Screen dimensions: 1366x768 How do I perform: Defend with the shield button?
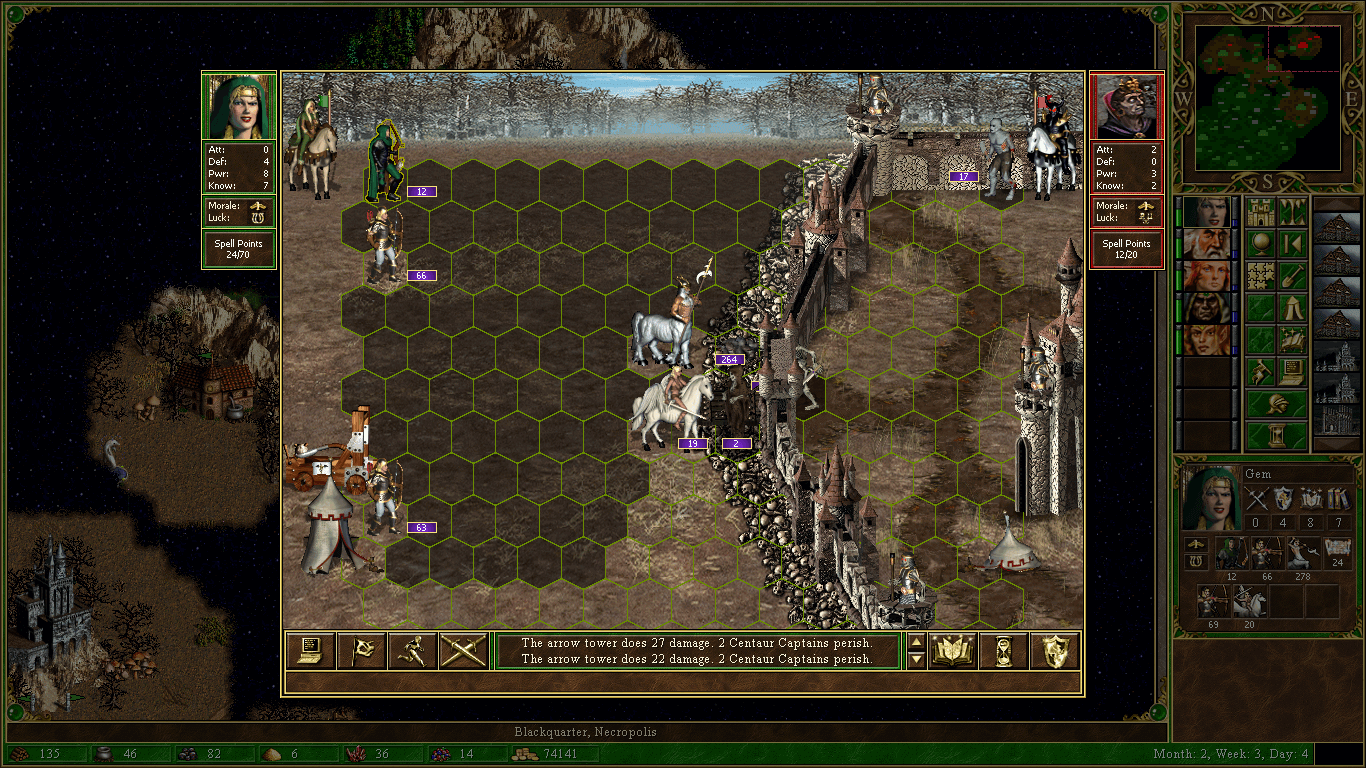[x=1054, y=651]
